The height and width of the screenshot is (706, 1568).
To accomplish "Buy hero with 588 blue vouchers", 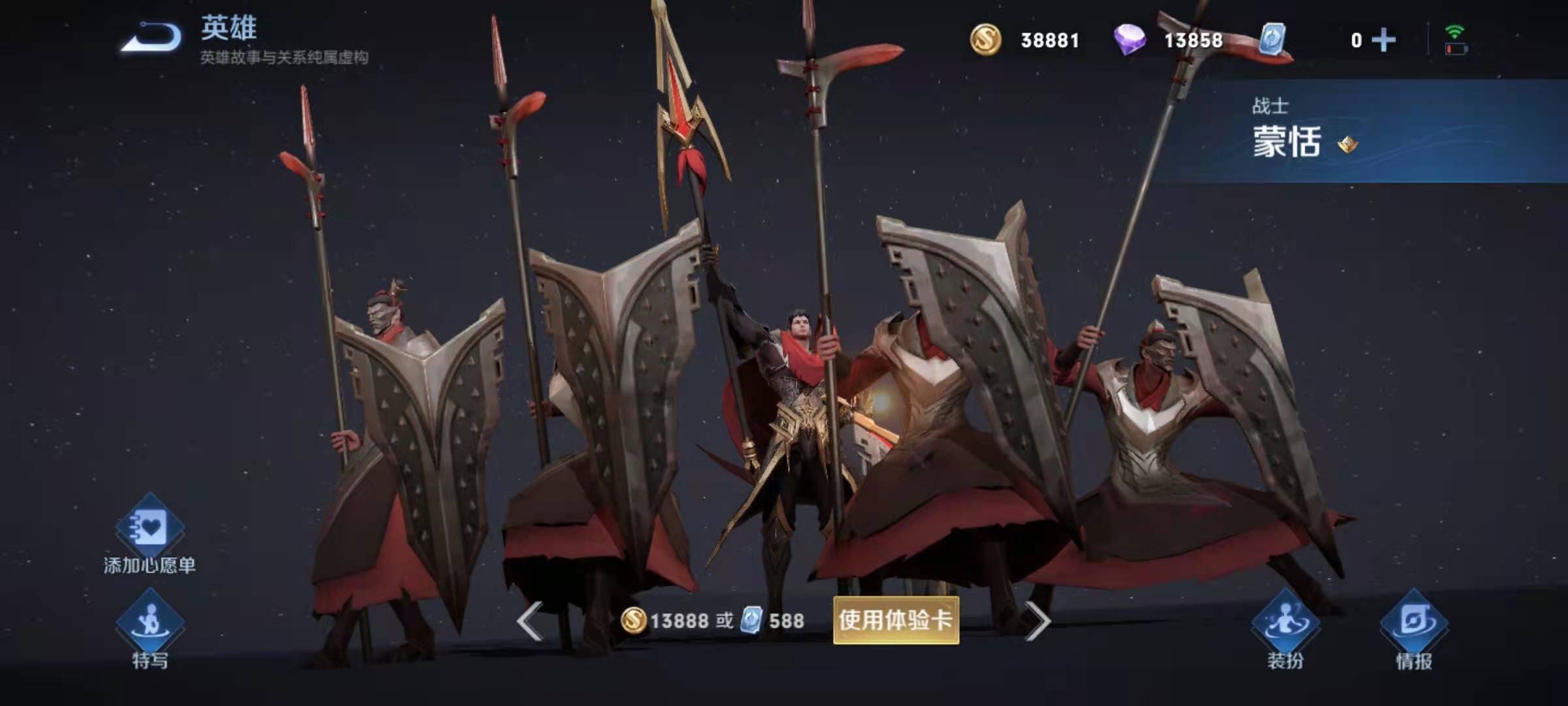I will [x=774, y=620].
